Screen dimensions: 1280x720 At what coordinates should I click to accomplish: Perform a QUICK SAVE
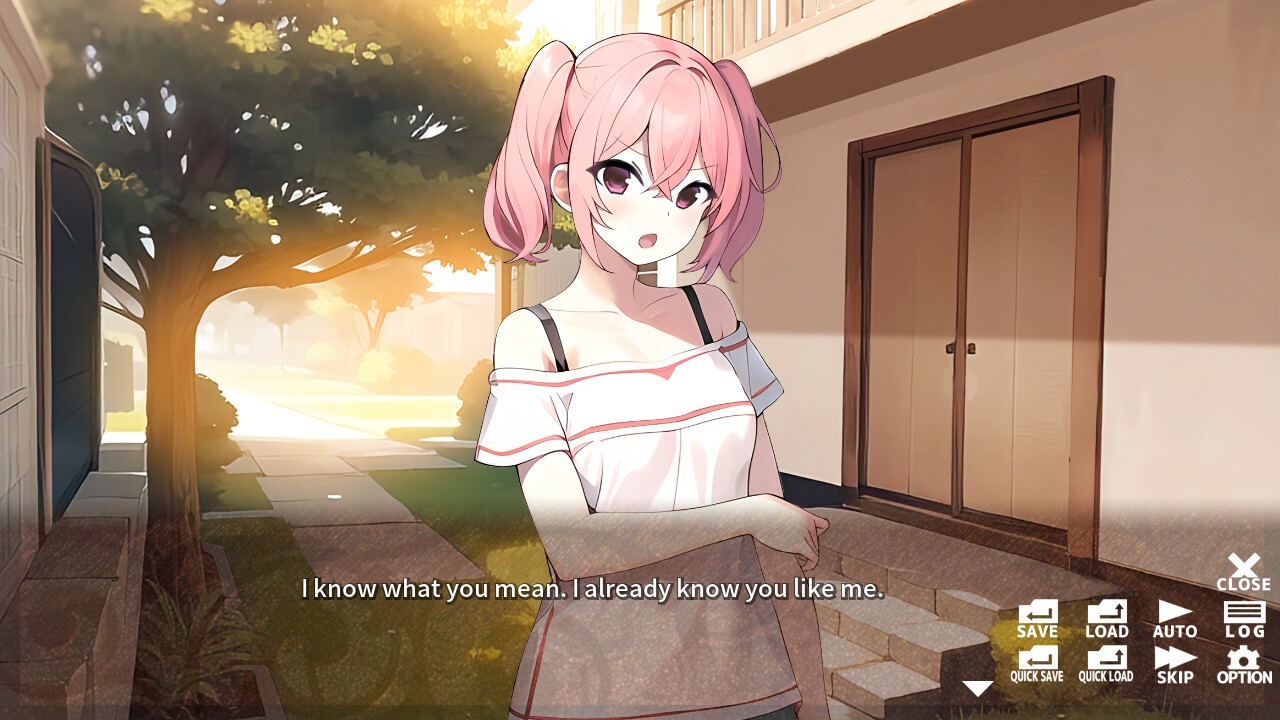click(x=1040, y=665)
